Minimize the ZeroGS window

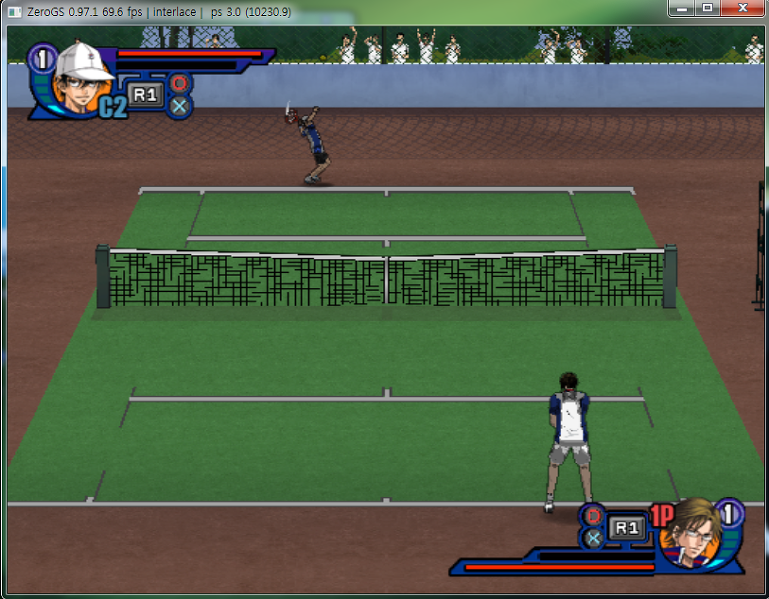point(682,8)
